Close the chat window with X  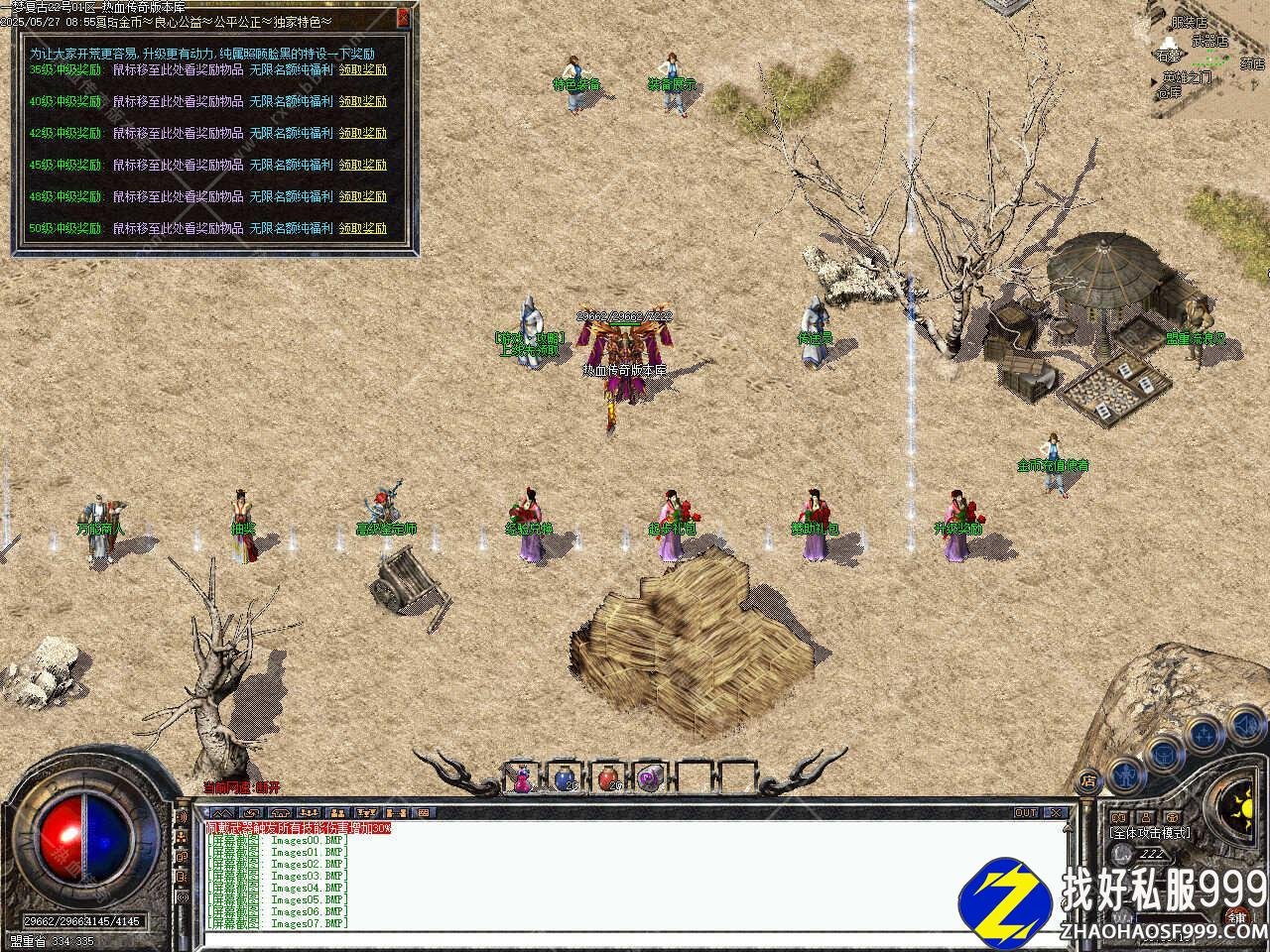coord(1057,813)
